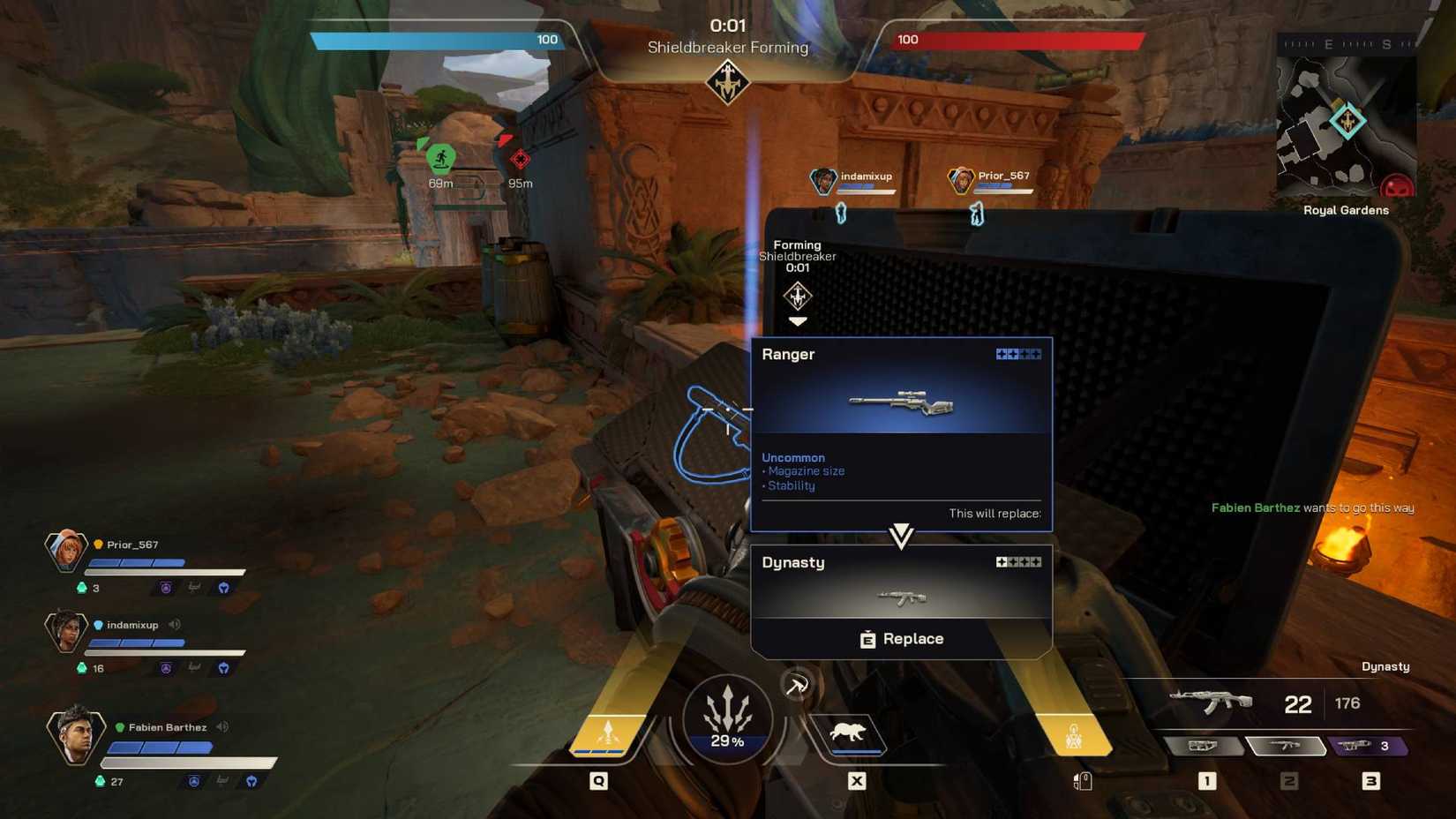Click Fabien Barthez's name in the chat message

(x=1256, y=507)
